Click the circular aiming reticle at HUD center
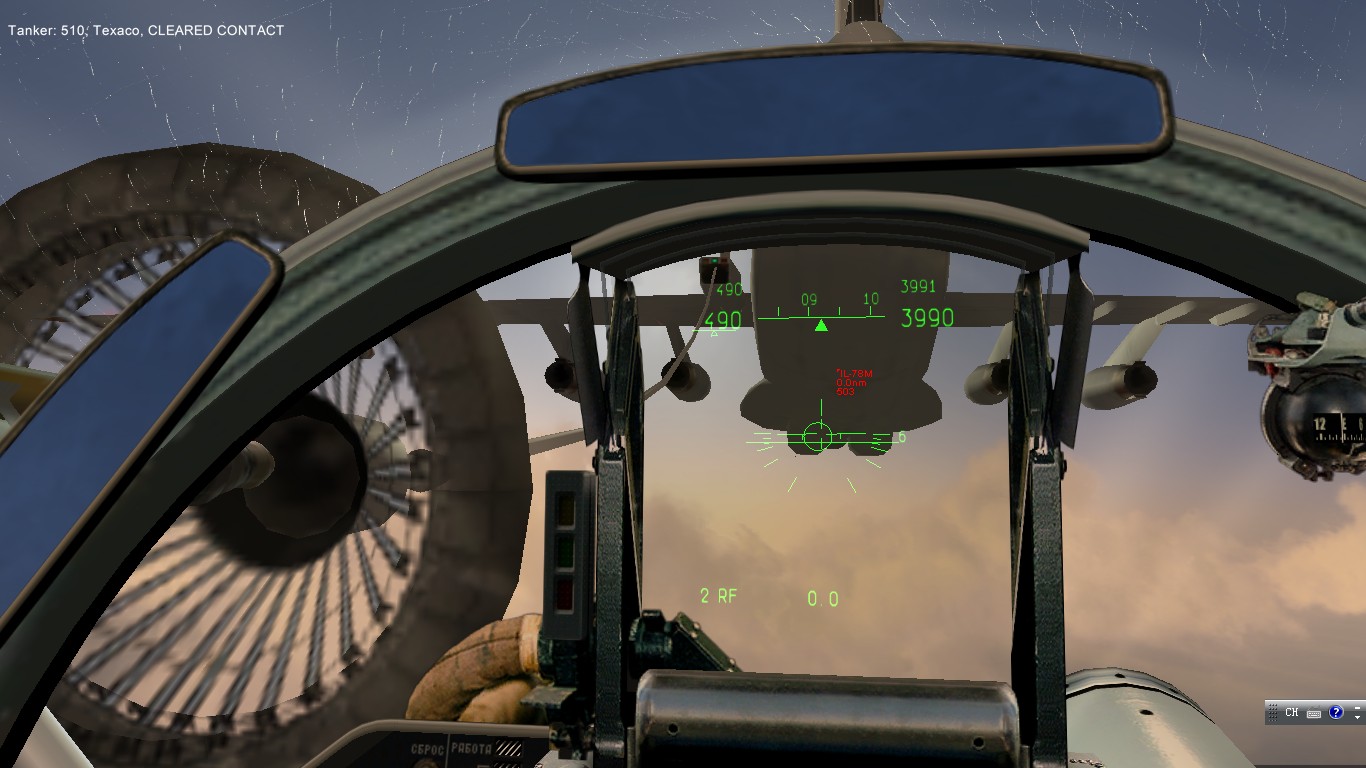This screenshot has width=1366, height=768. point(818,436)
